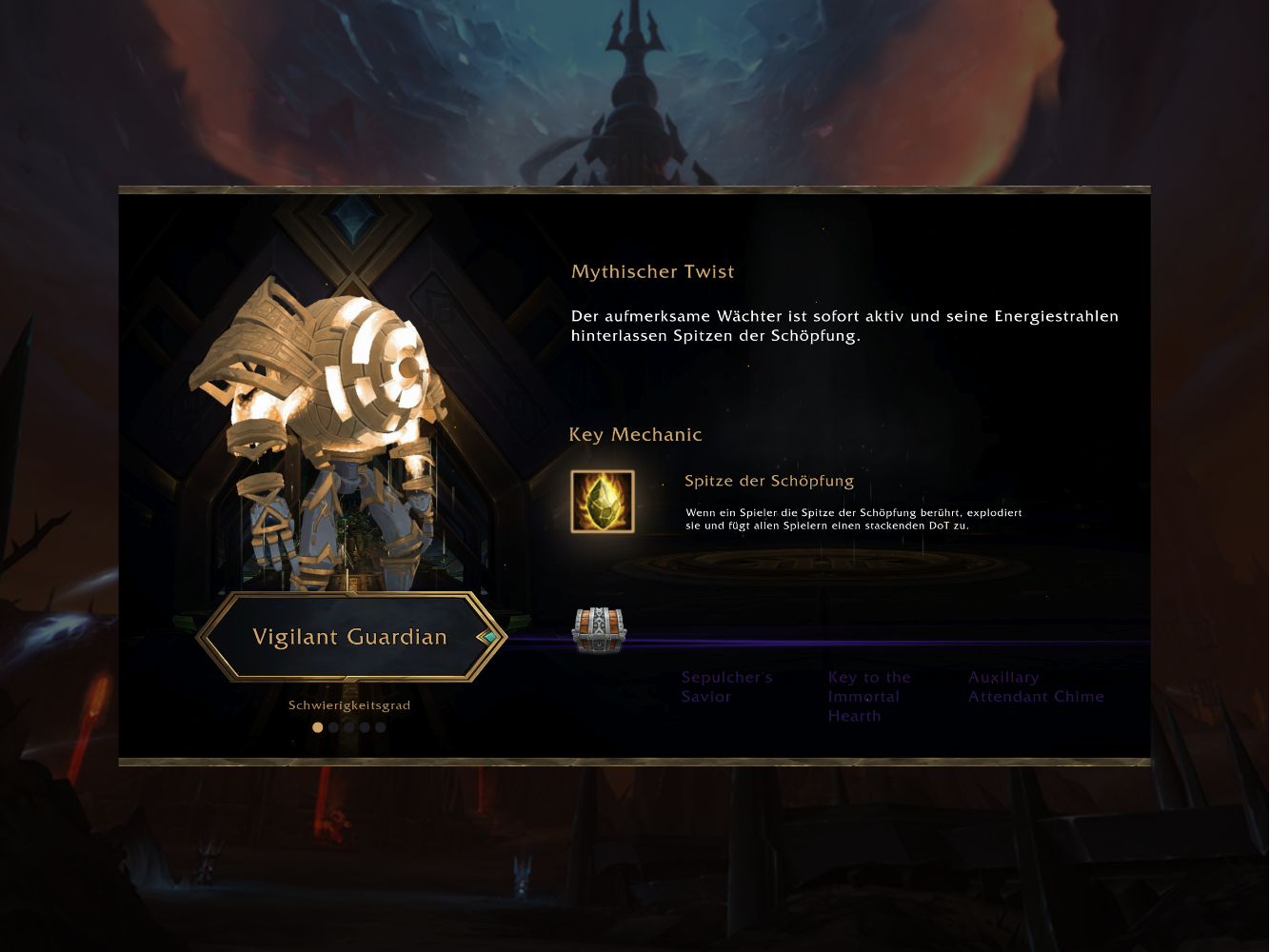Select the last difficulty dot
Screen dimensions: 1270x952
(x=381, y=726)
